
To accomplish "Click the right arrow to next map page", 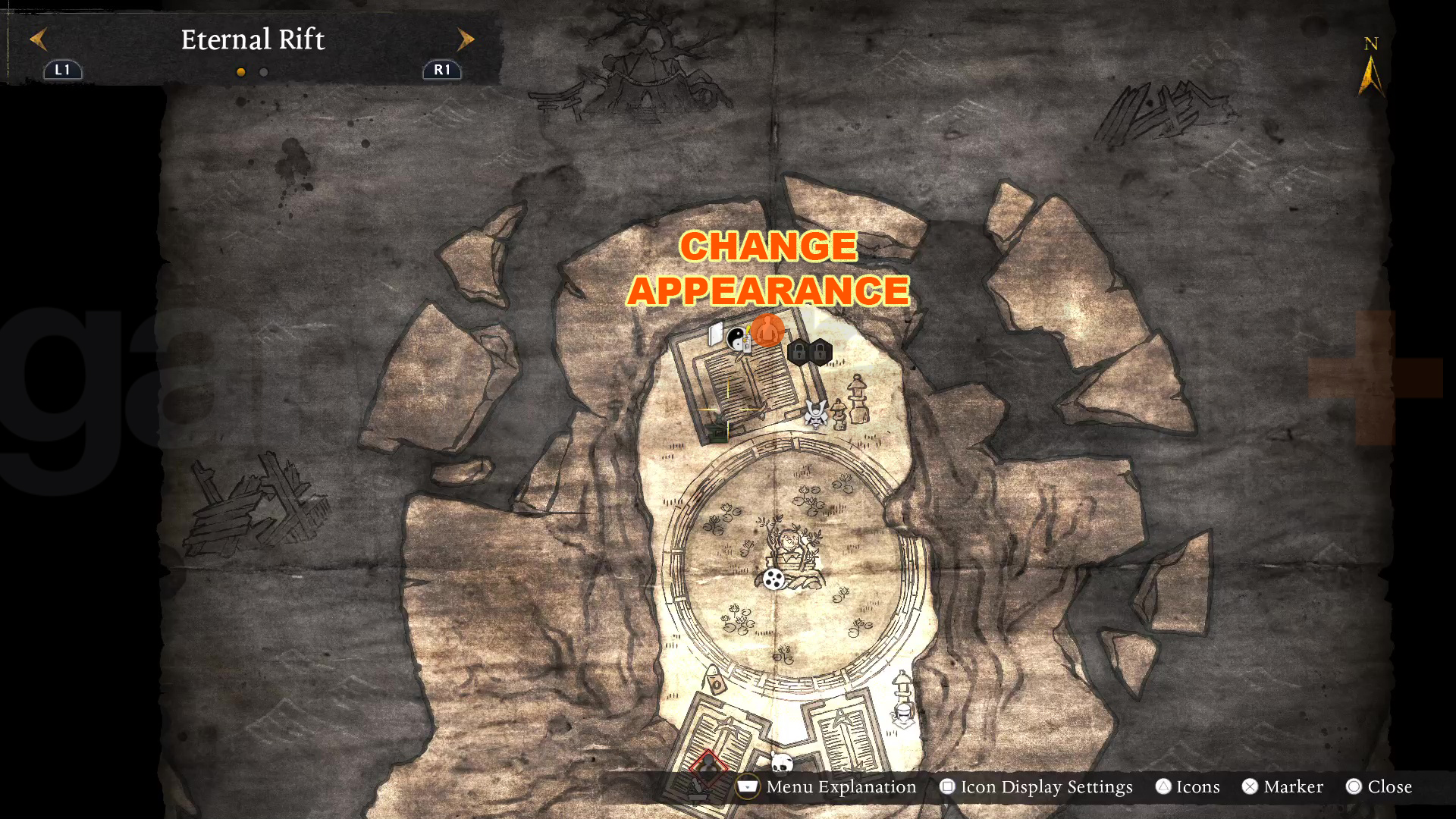I will tap(466, 39).
